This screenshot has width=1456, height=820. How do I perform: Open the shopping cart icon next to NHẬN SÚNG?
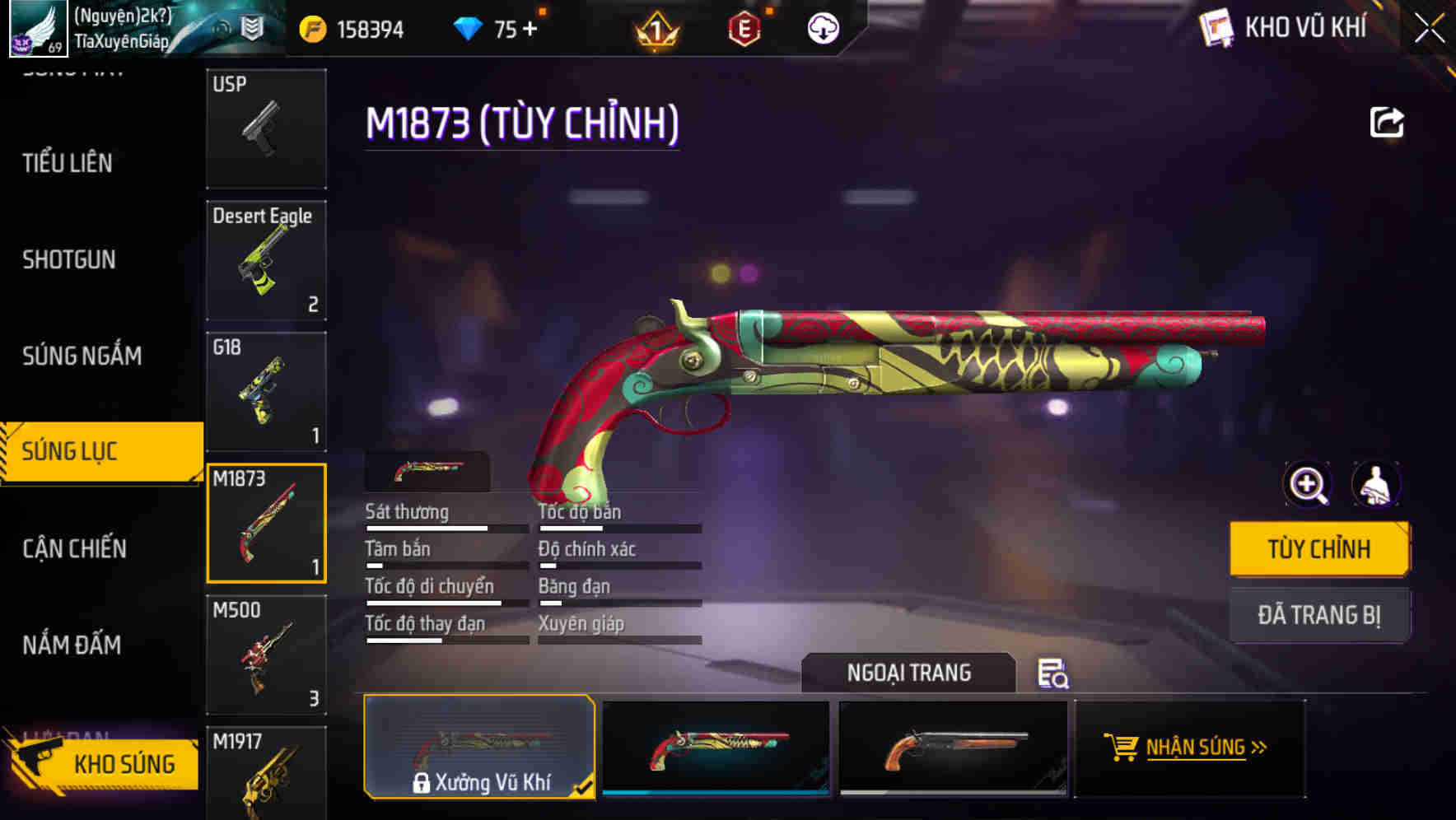(1122, 748)
